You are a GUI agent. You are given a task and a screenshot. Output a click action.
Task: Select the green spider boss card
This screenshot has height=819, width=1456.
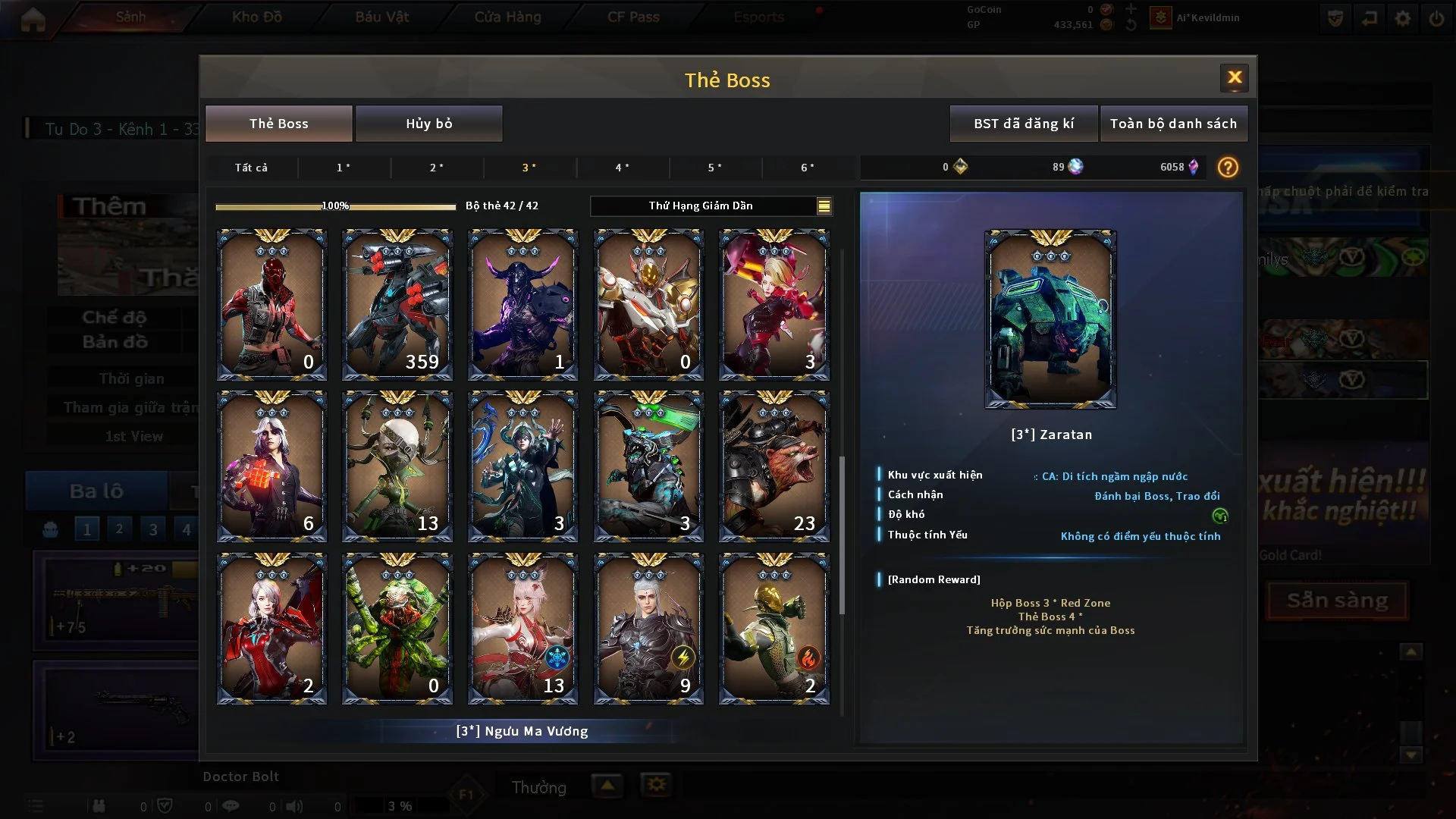tap(397, 629)
